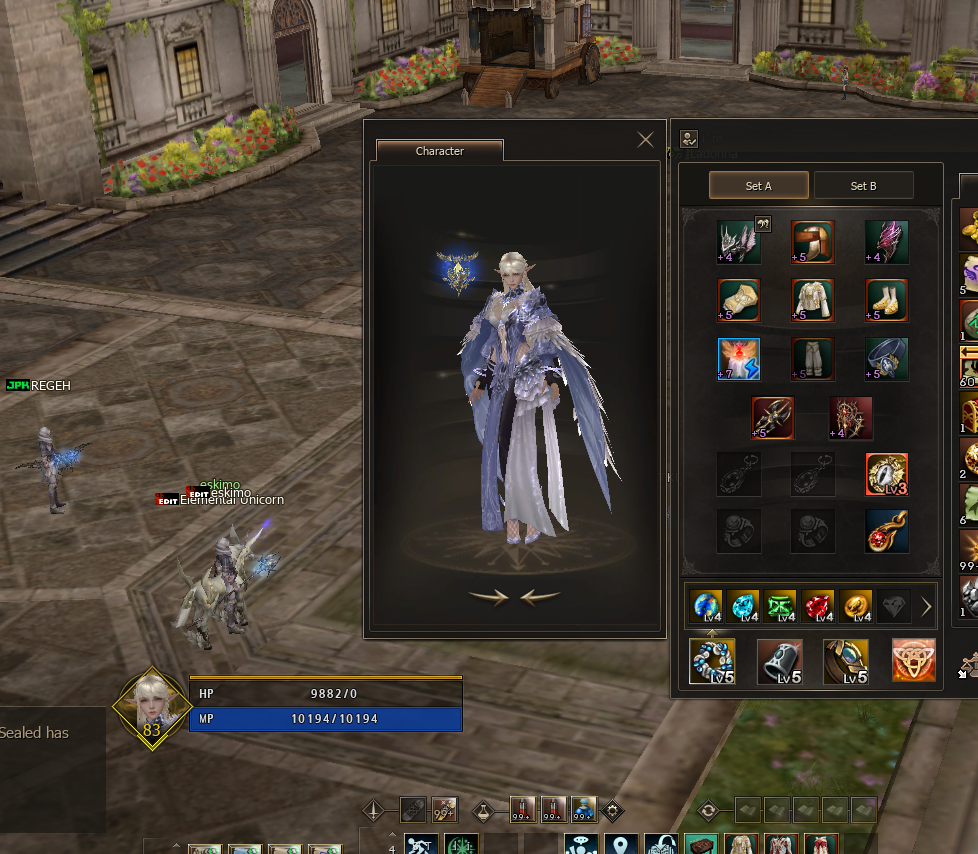Viewport: 978px width, 854px height.
Task: Select the belt equipment slot
Action: click(887, 359)
